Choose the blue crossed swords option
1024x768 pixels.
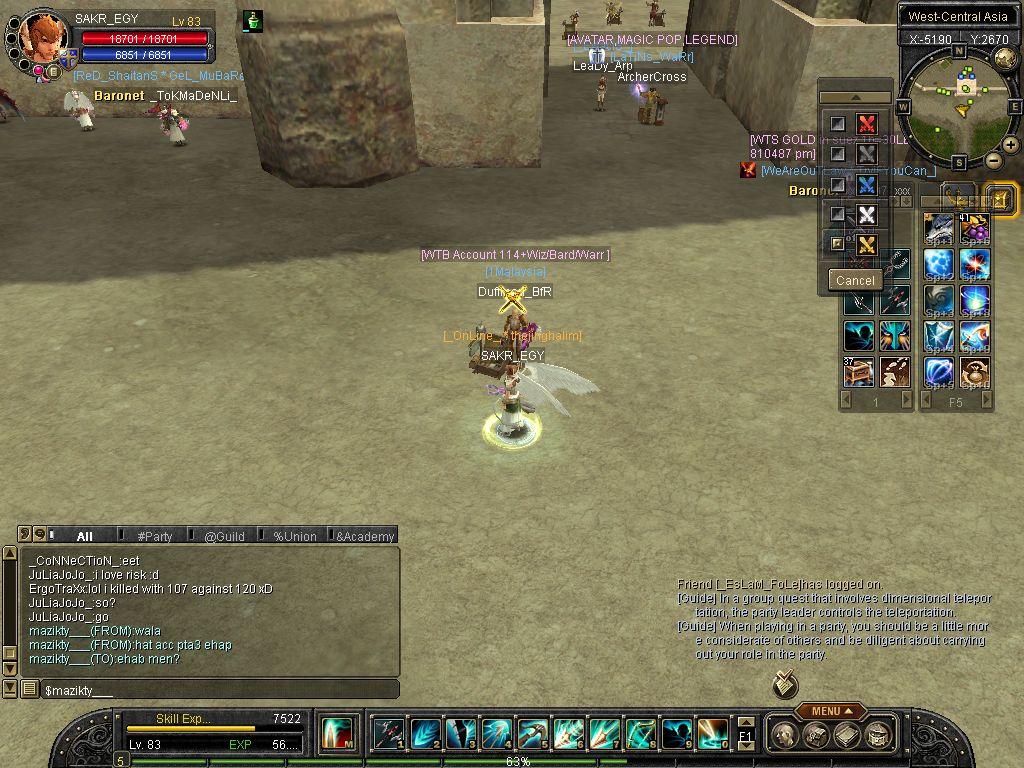[867, 185]
